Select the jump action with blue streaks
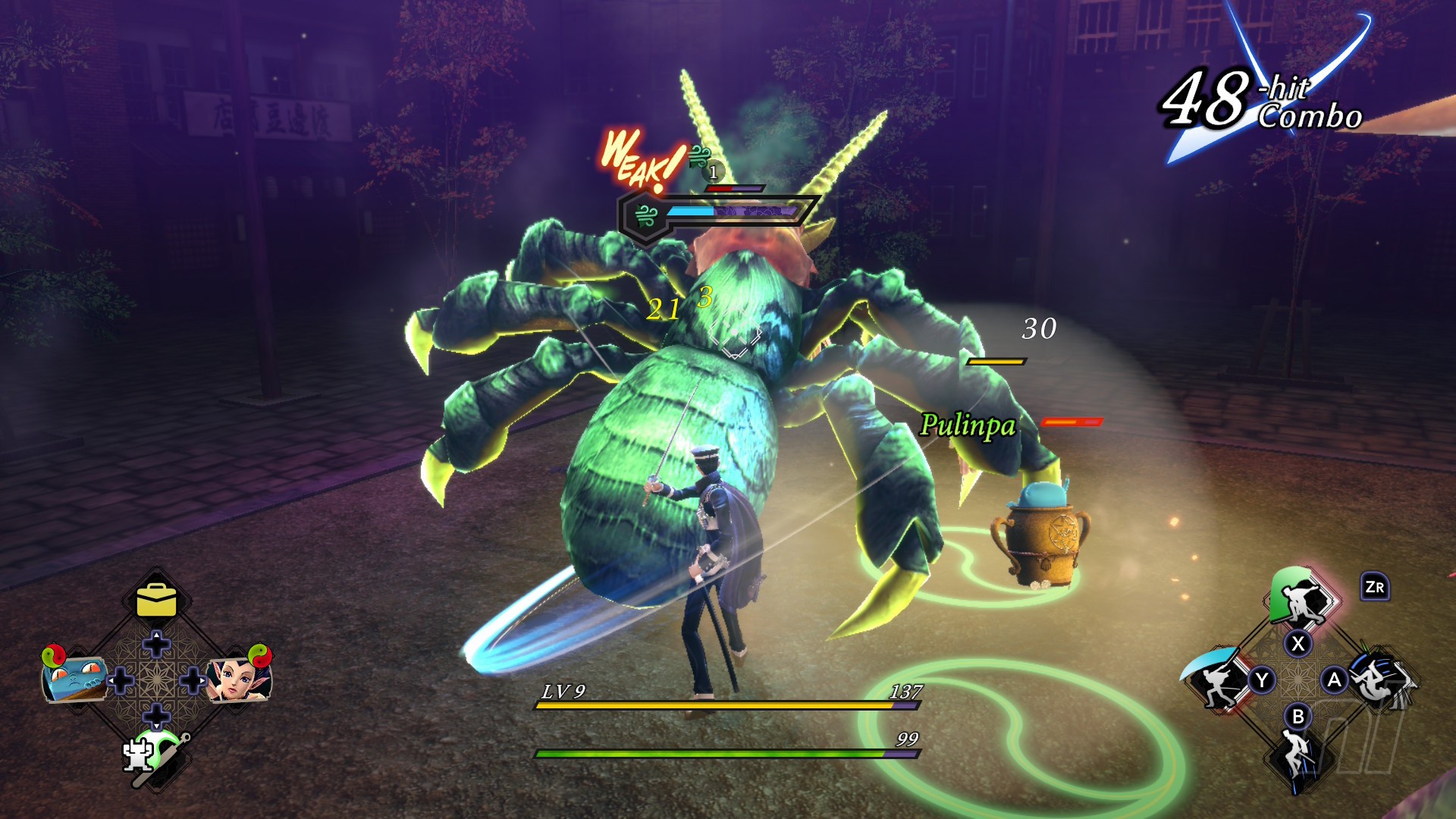Screen dimensions: 1456x819 (x=1298, y=753)
